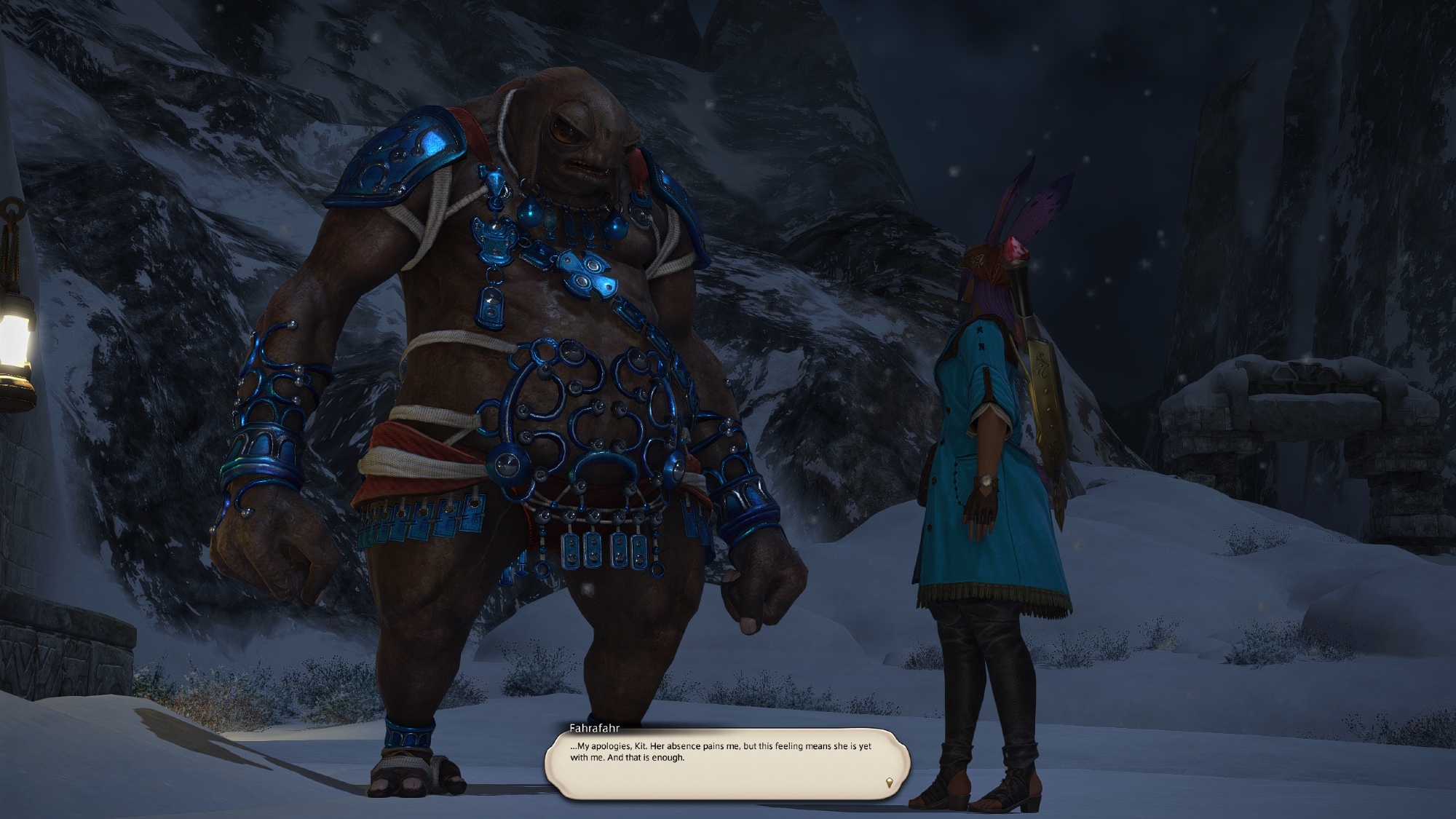
Task: Click the dialogue continue arrow indicator
Action: click(889, 783)
